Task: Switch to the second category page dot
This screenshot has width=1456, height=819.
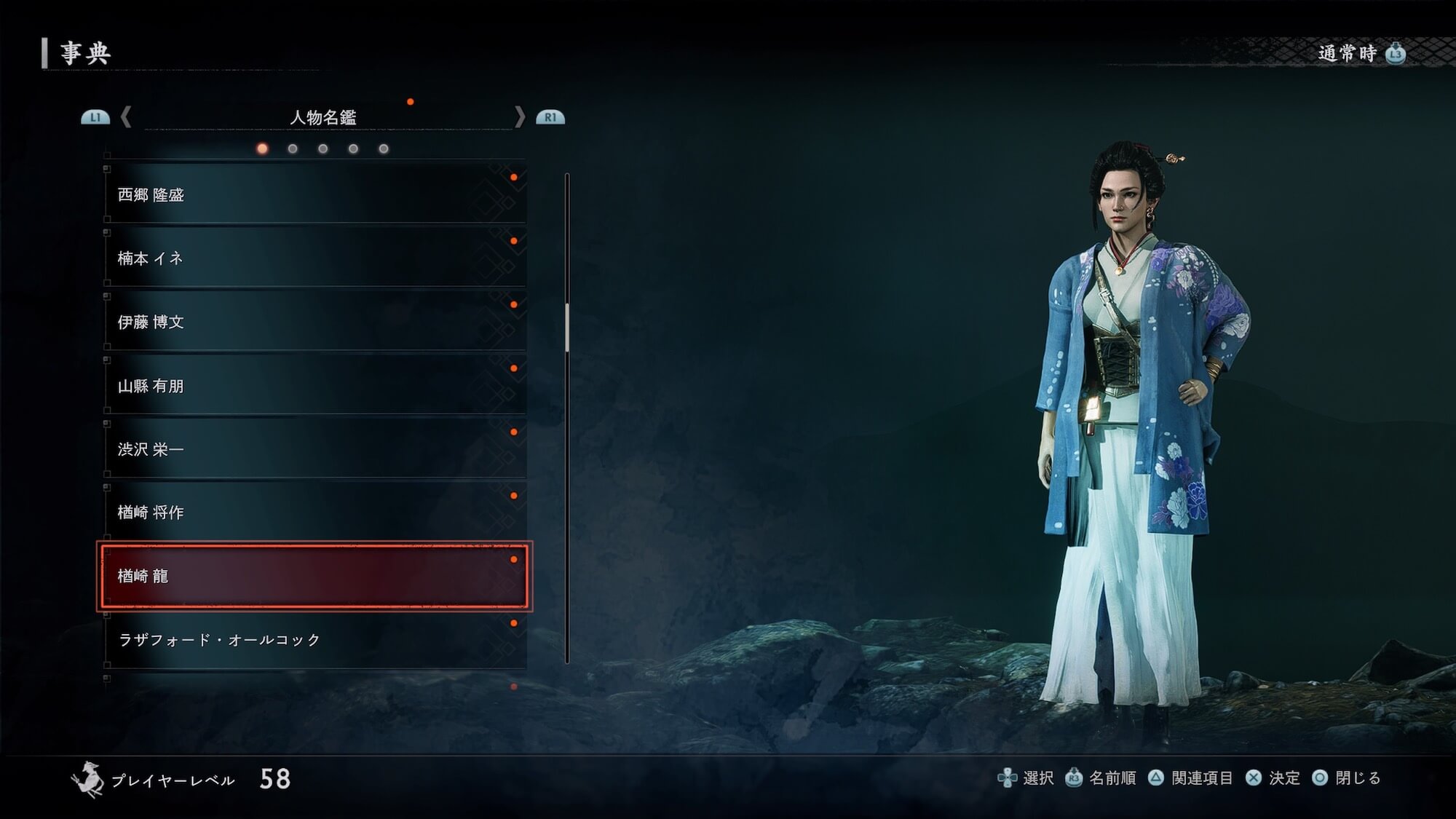Action: (x=293, y=149)
